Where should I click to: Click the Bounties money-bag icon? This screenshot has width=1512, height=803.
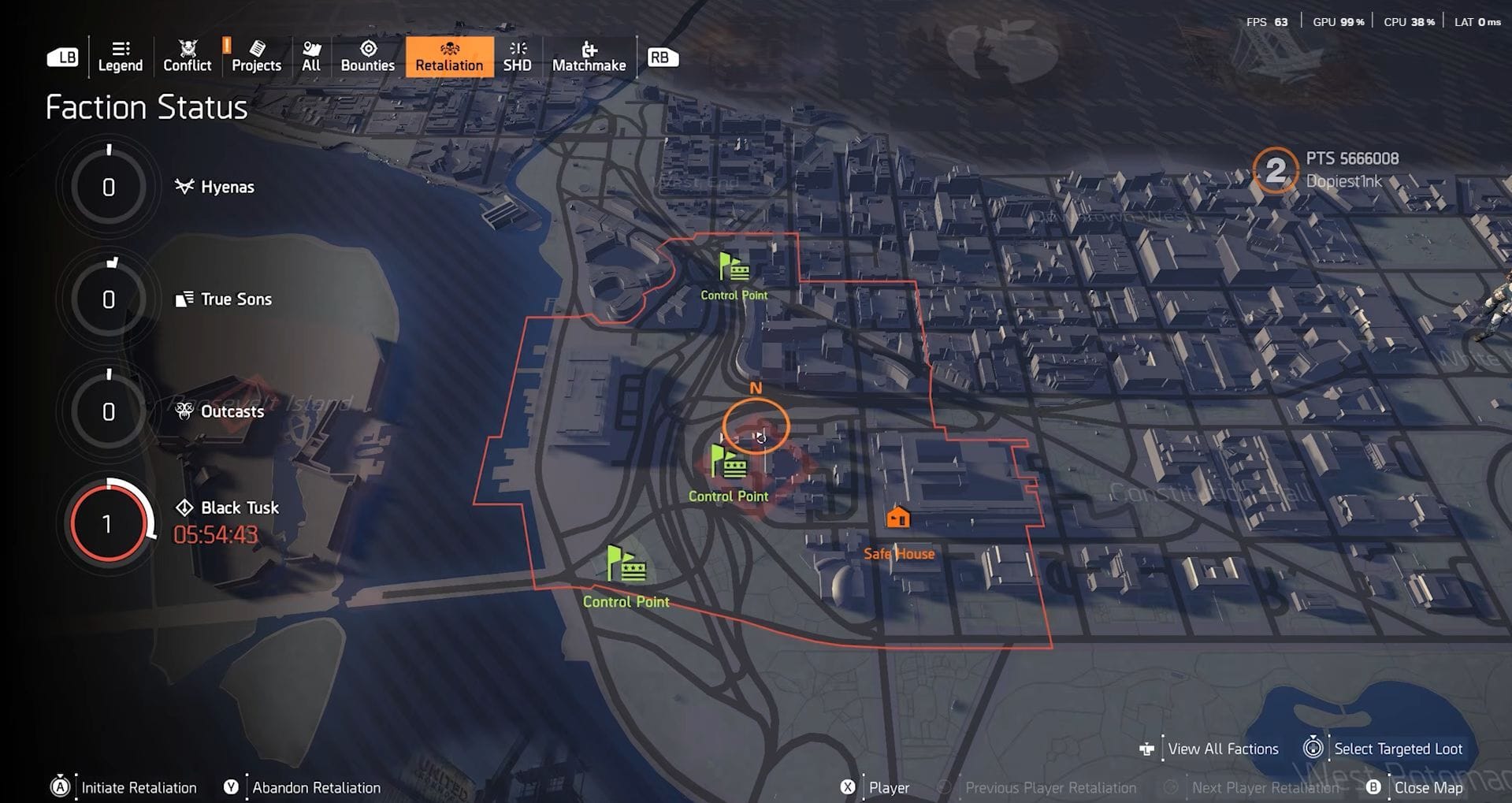367,50
